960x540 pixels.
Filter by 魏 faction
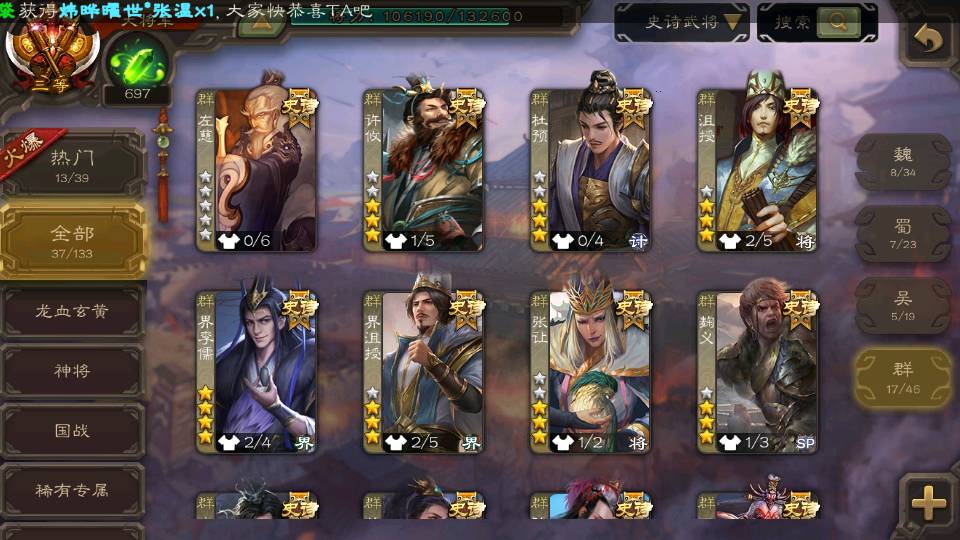[x=902, y=161]
